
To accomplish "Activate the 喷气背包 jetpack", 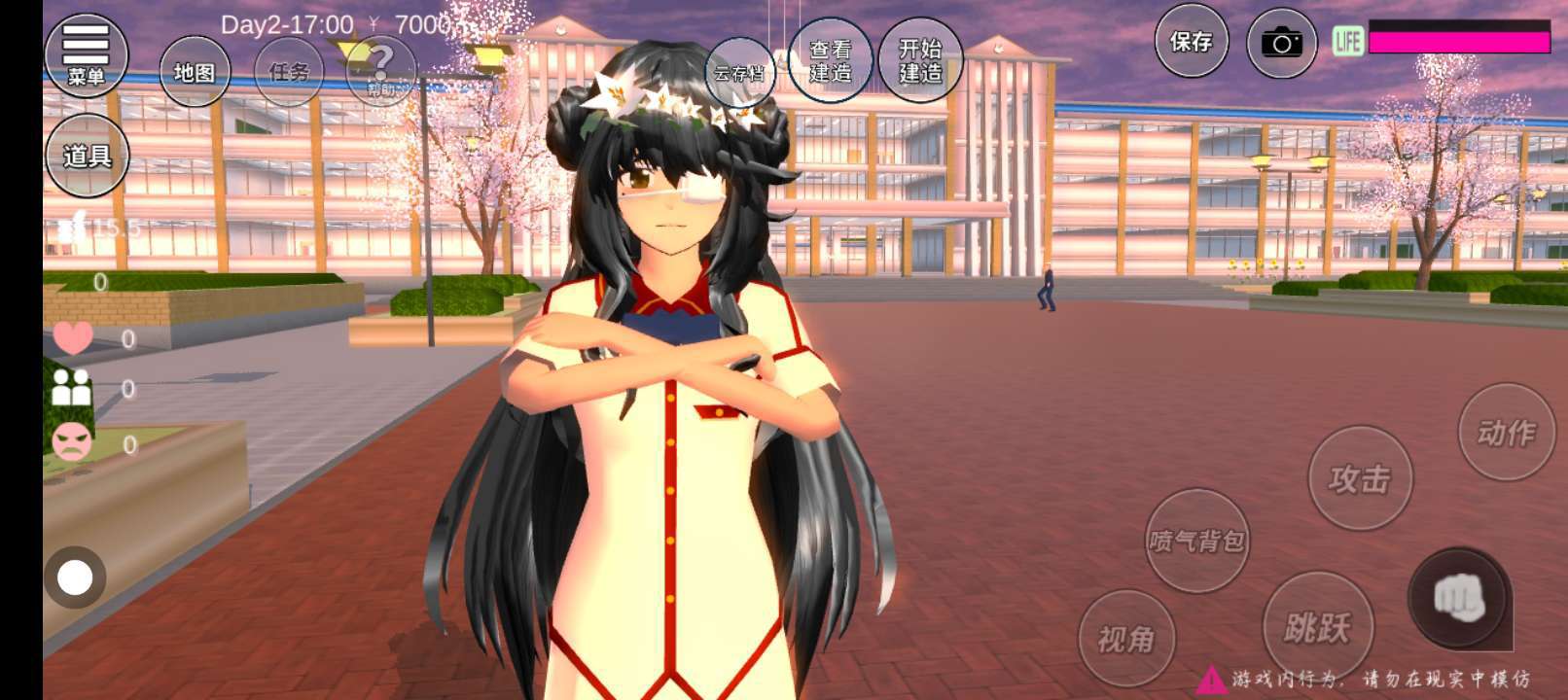I will click(1196, 541).
